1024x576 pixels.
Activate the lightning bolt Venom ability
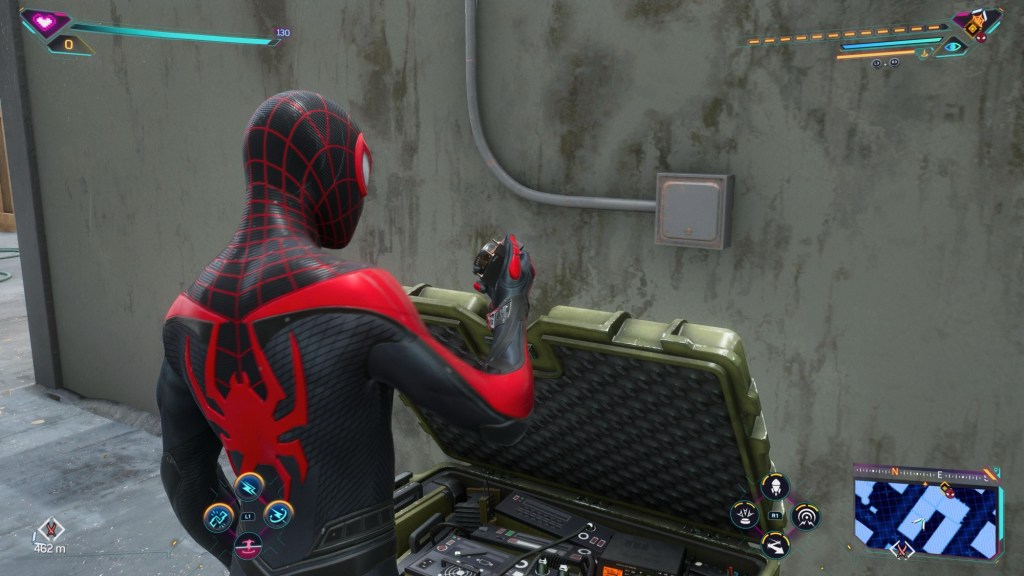coord(248,487)
